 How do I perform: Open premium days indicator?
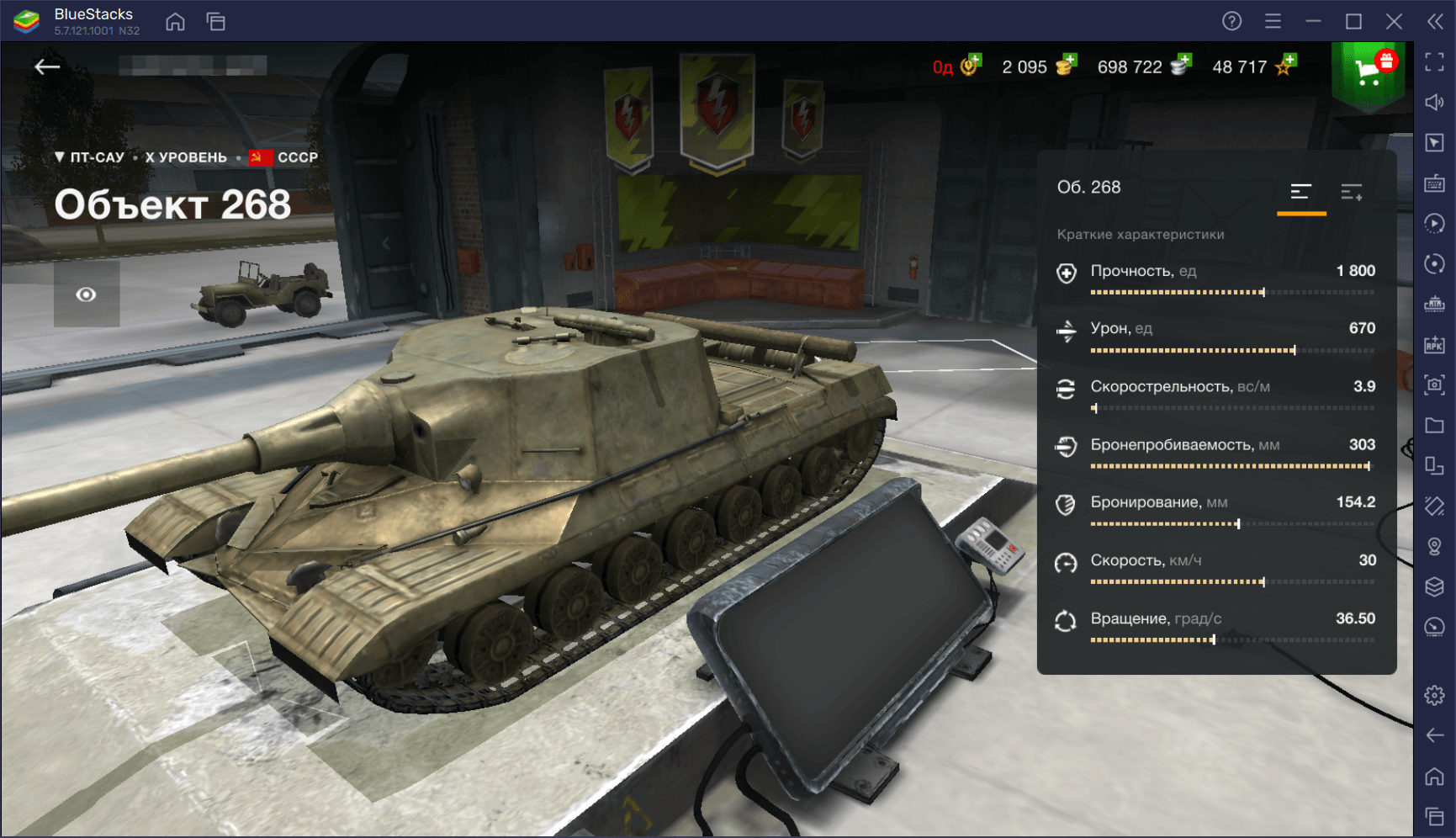coord(956,66)
